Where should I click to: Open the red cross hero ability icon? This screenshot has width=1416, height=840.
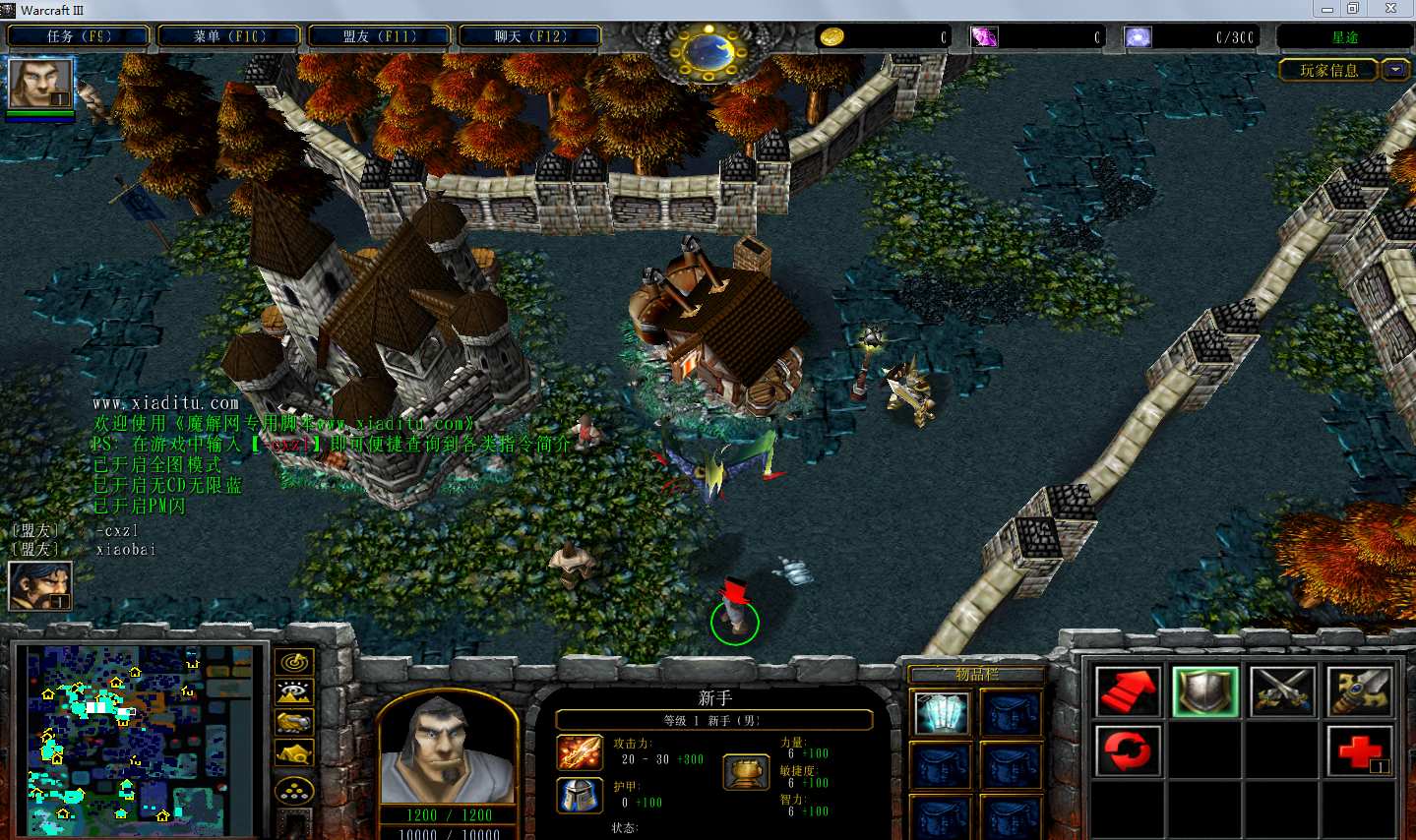(1360, 750)
